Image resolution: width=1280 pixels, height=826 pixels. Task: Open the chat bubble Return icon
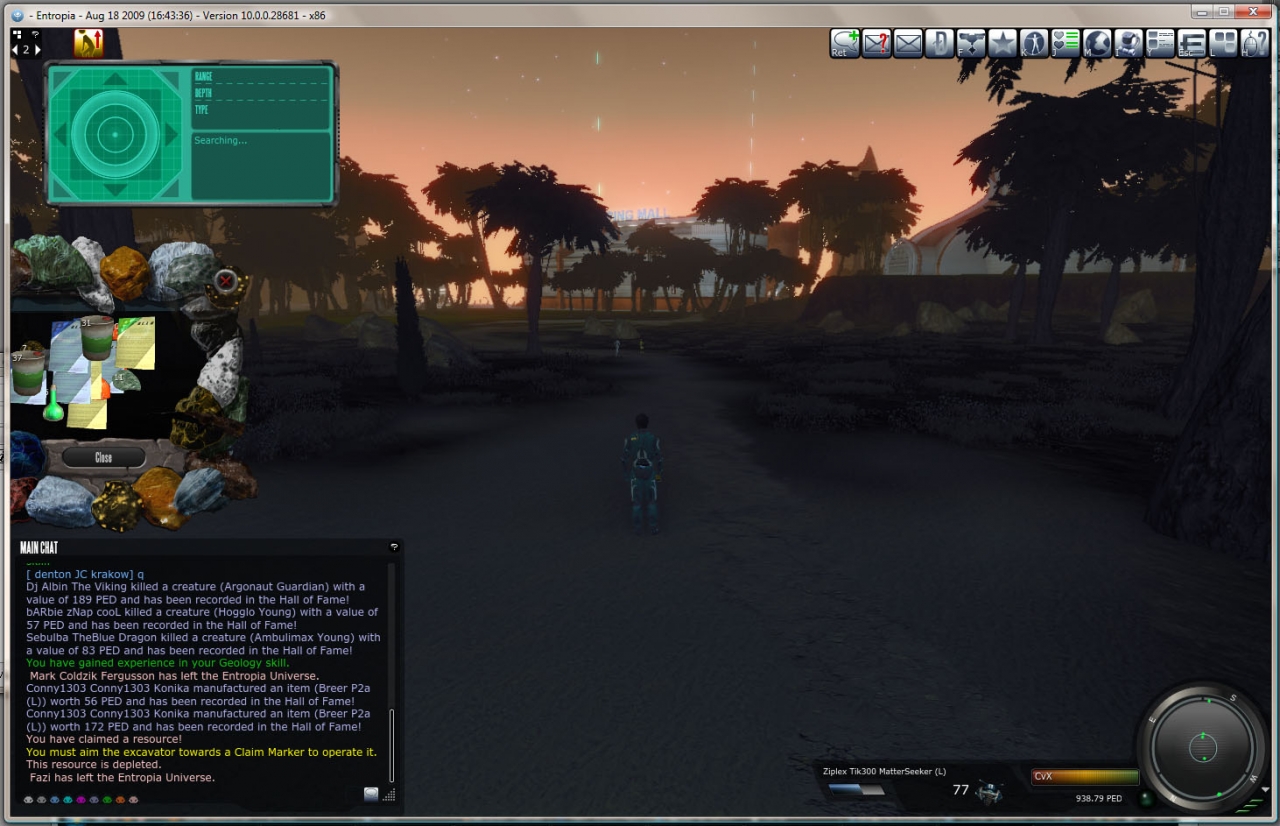(845, 44)
